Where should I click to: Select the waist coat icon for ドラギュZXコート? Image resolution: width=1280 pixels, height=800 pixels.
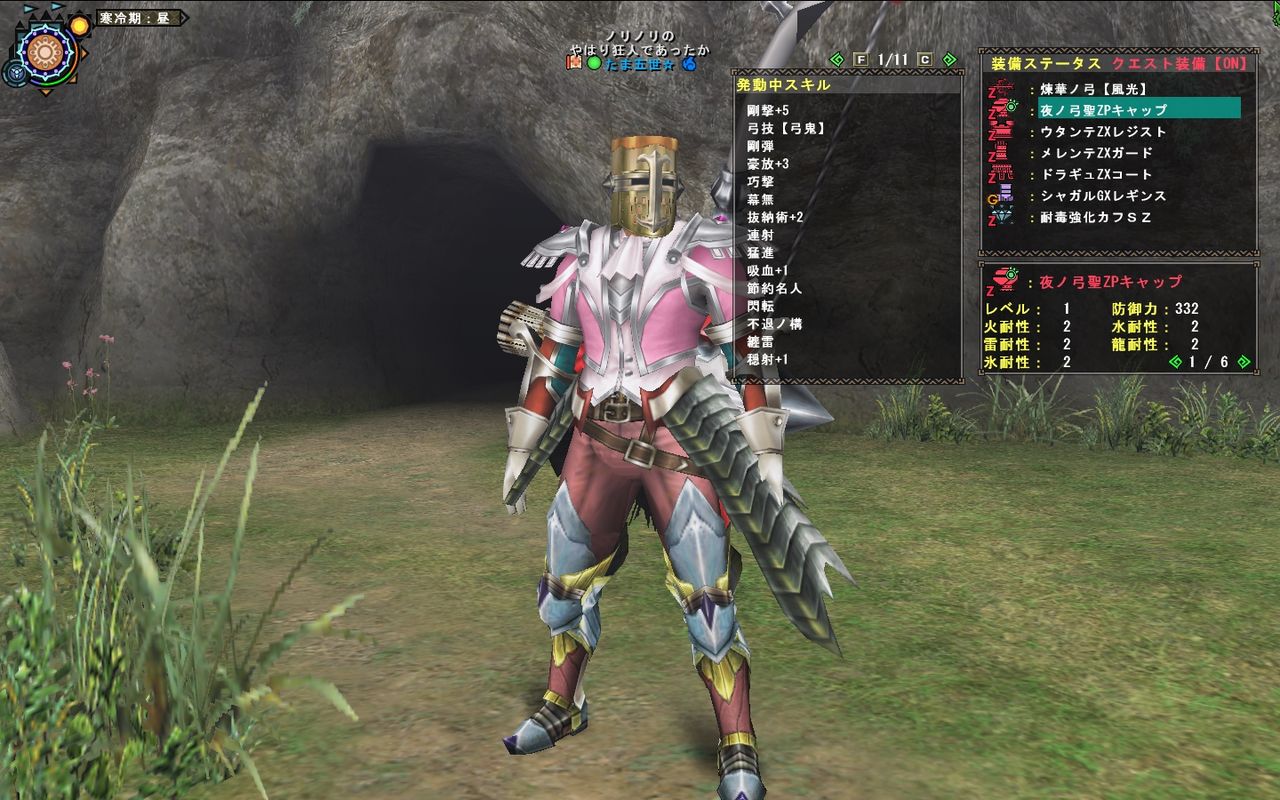click(x=1003, y=173)
